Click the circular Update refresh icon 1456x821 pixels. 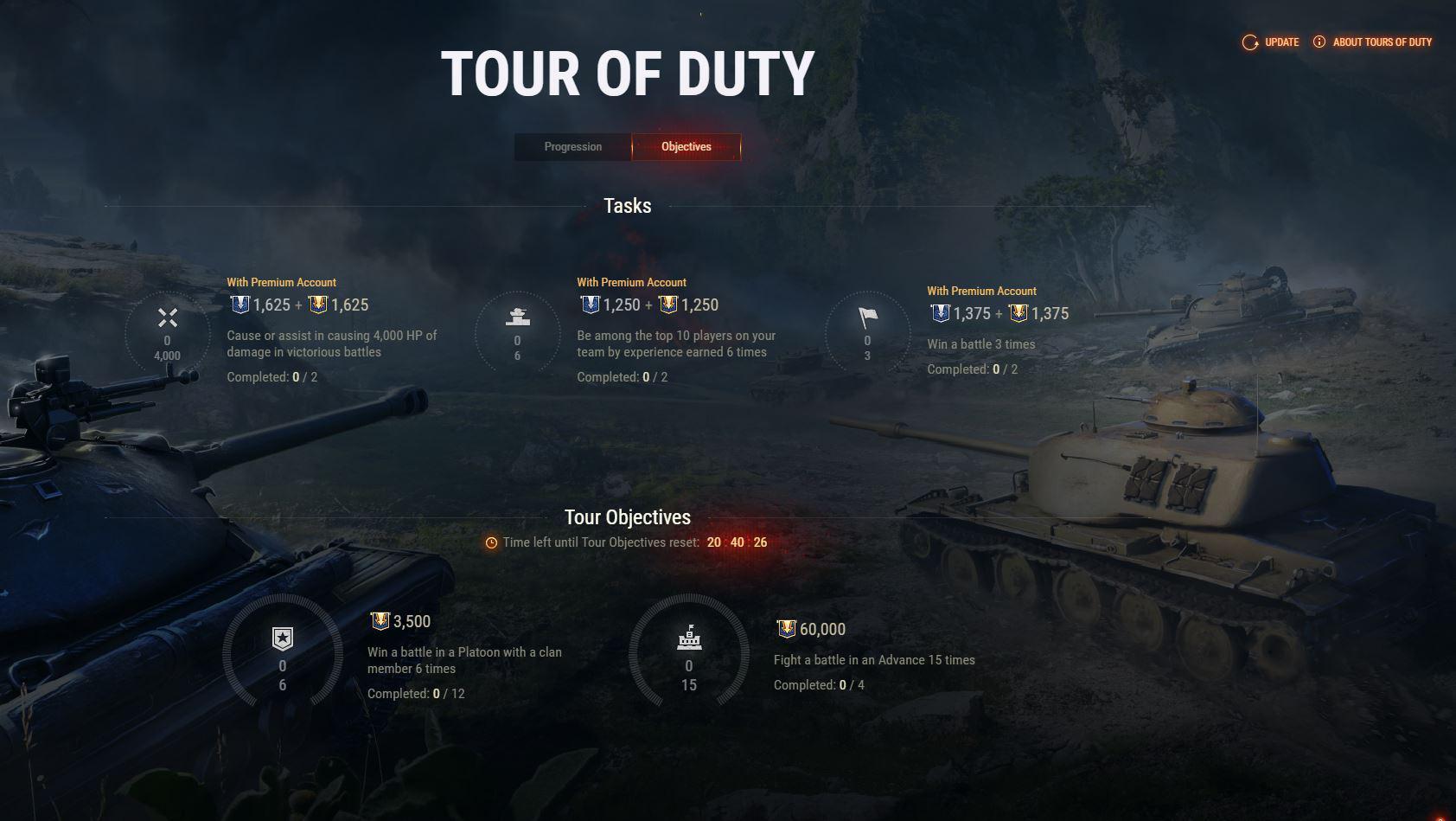coord(1248,42)
